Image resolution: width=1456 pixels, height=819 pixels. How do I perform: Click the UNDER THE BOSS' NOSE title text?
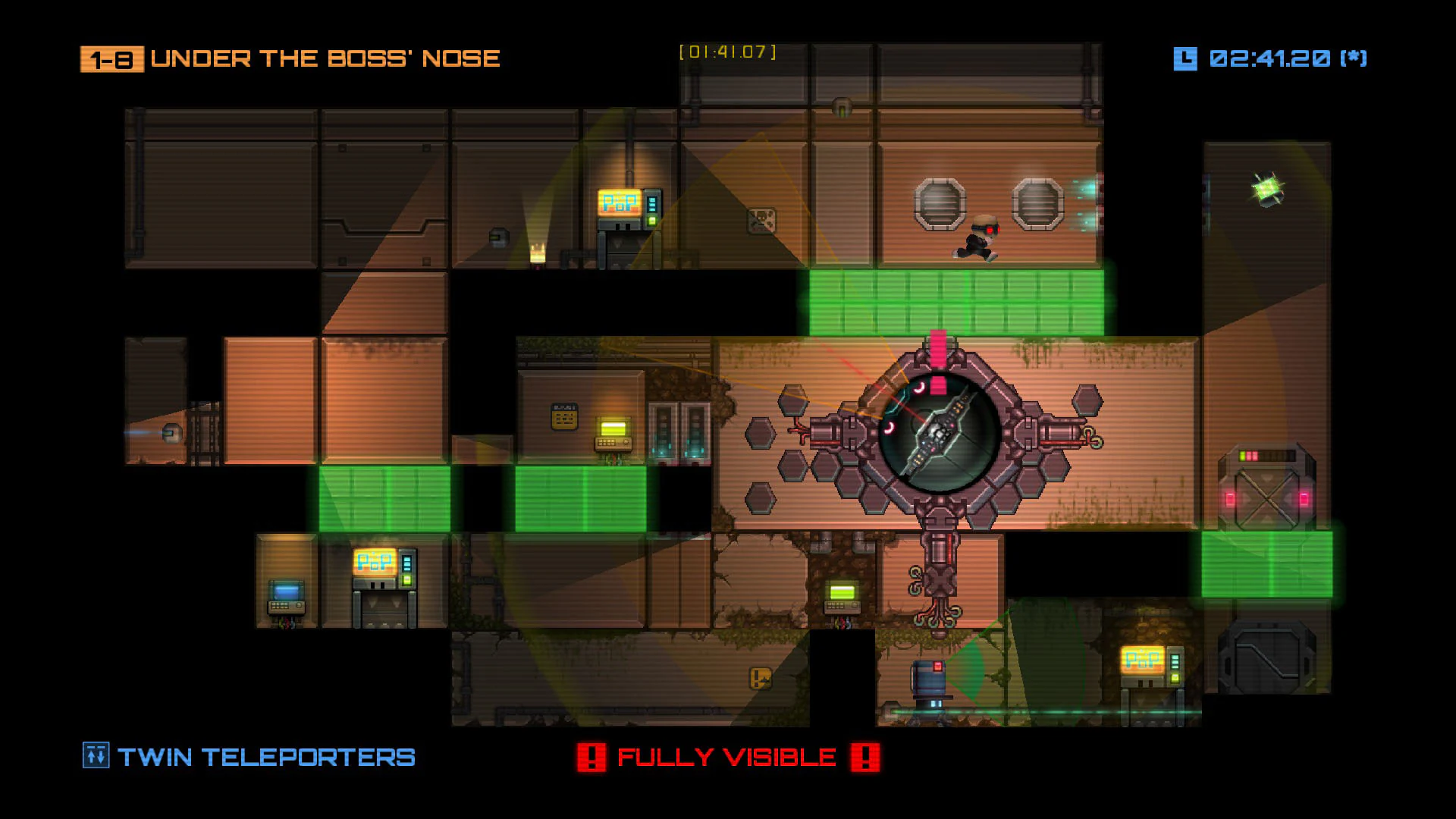[x=325, y=58]
